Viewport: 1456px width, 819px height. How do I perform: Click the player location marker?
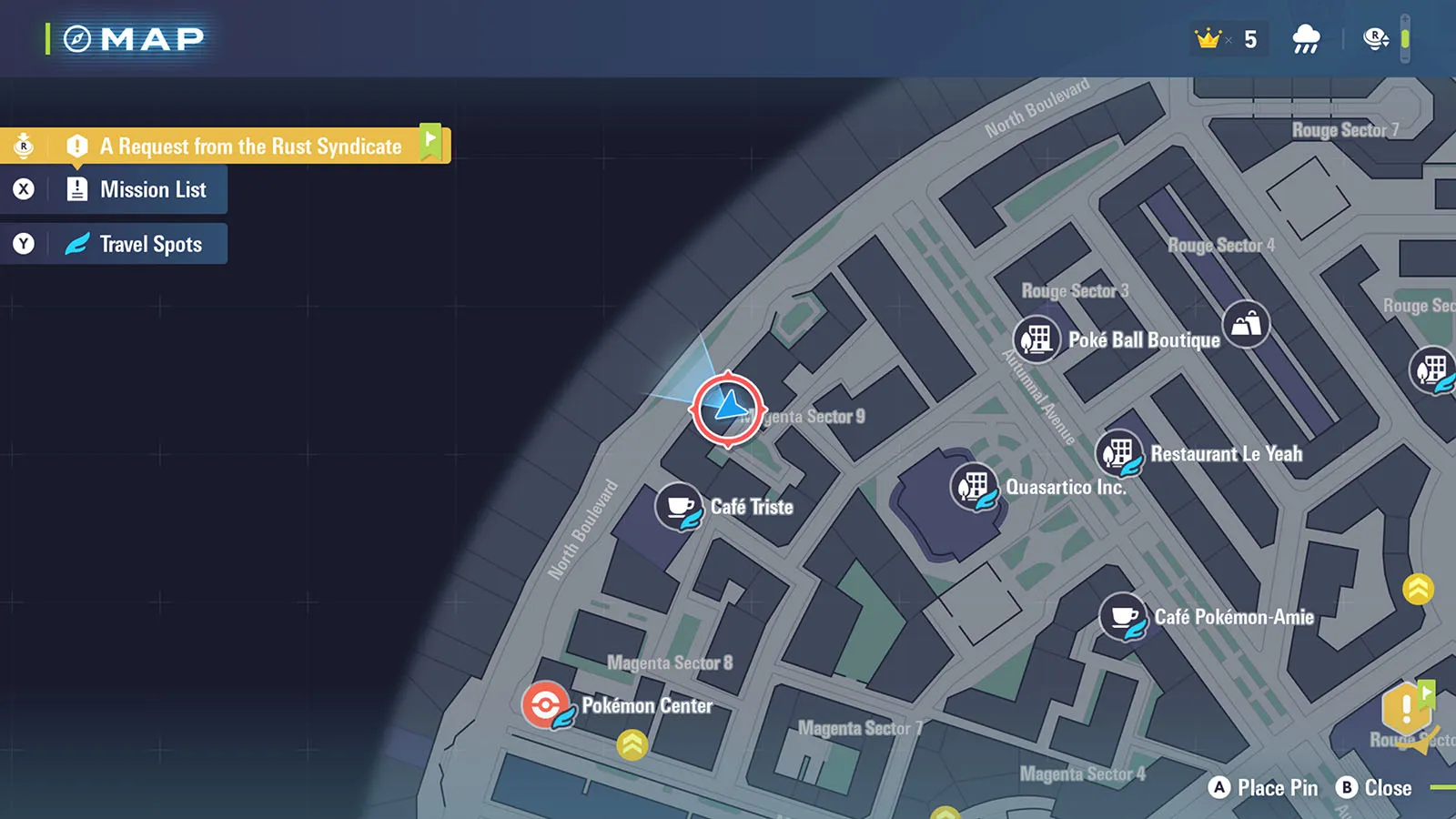click(x=728, y=409)
